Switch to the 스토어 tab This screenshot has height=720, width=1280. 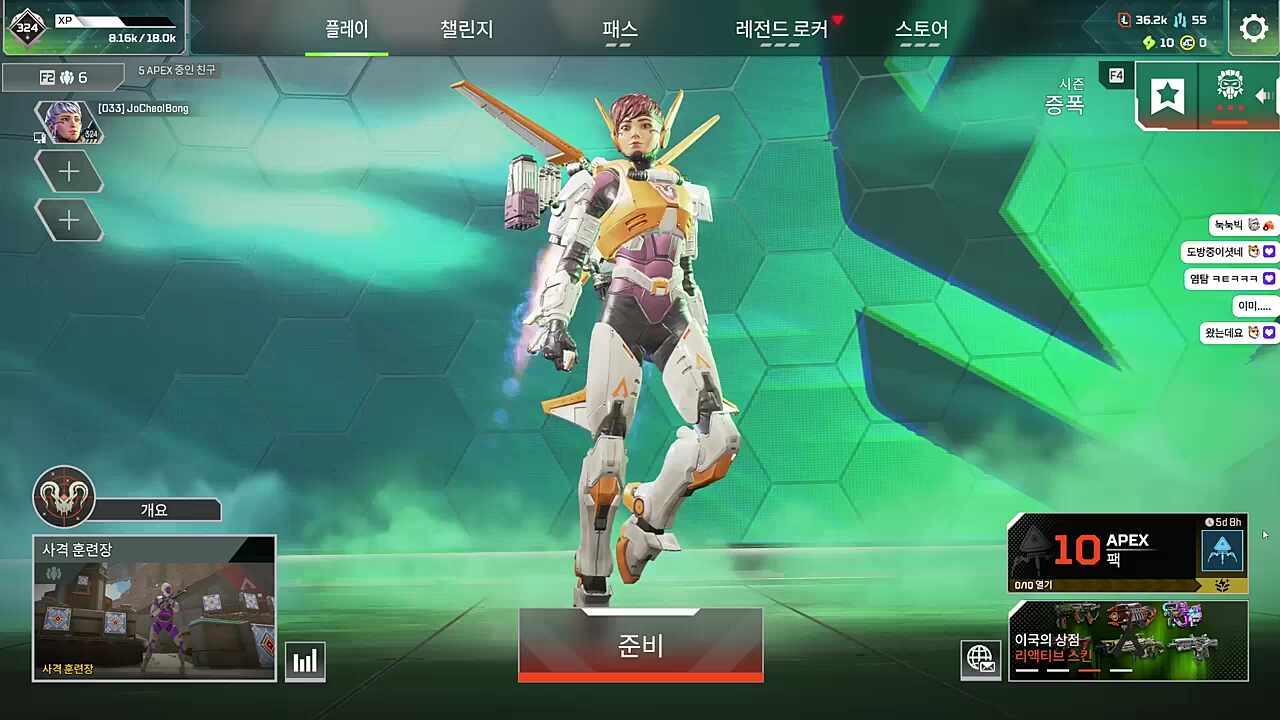922,30
